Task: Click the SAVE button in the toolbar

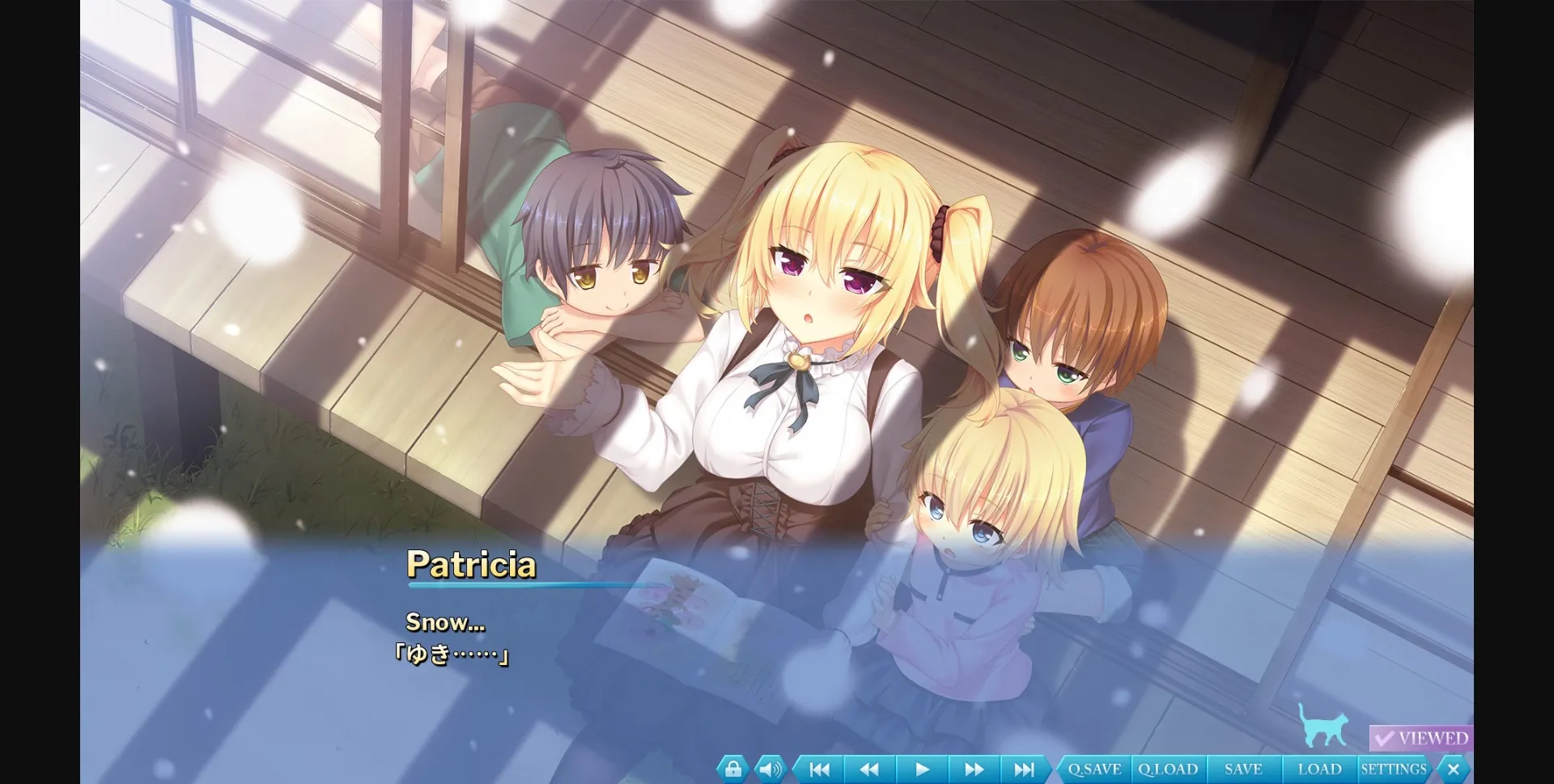Action: tap(1244, 769)
